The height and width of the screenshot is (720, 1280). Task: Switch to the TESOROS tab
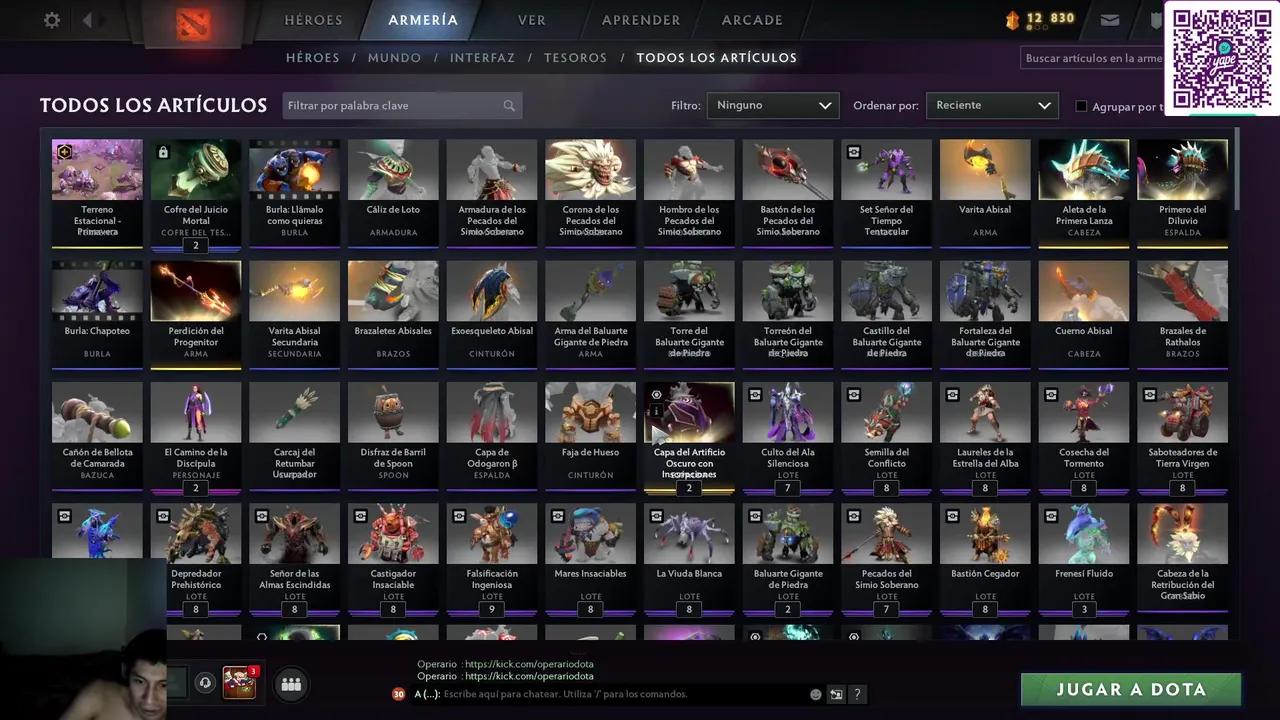coord(575,57)
